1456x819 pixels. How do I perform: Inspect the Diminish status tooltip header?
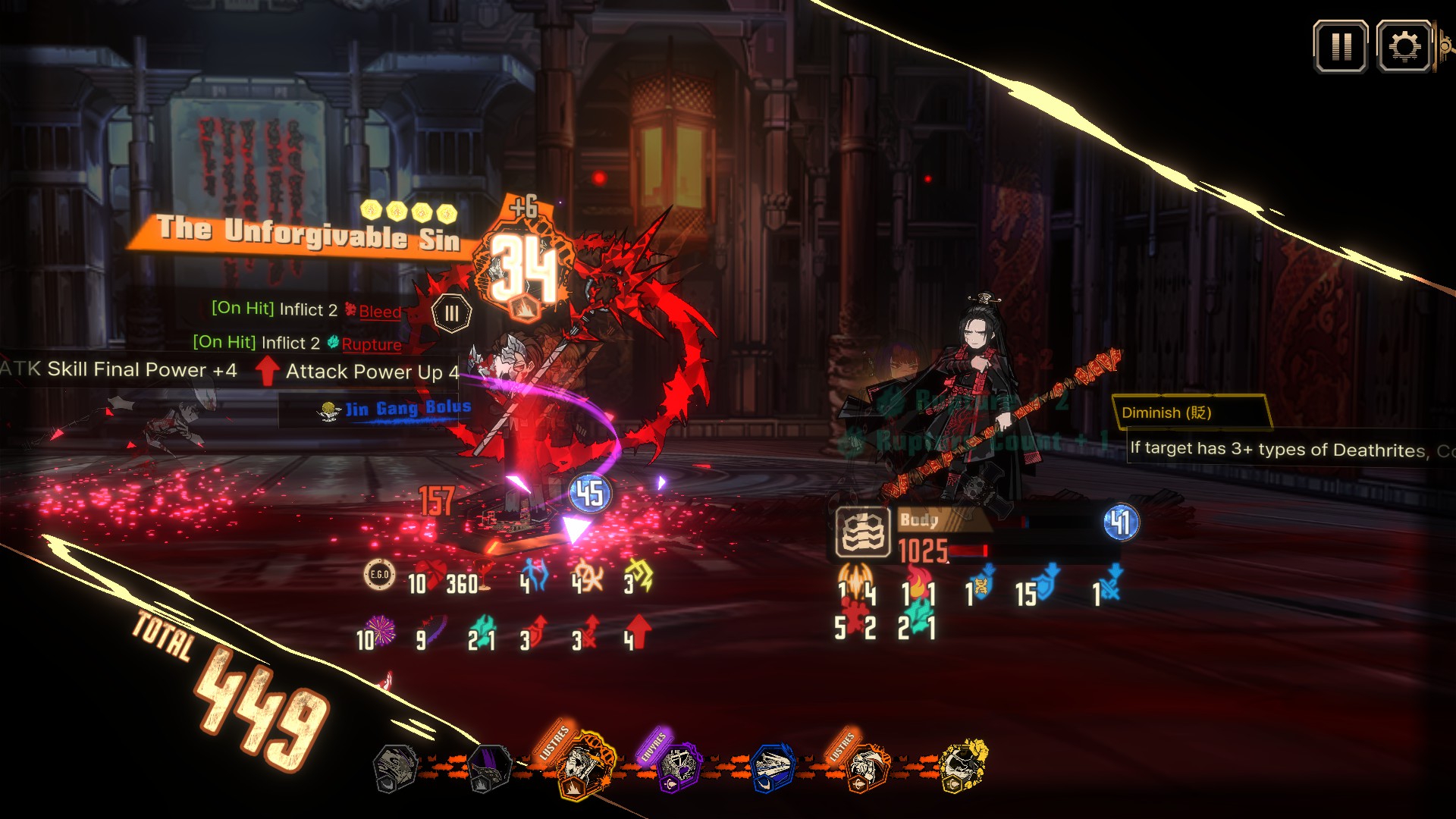(1189, 413)
